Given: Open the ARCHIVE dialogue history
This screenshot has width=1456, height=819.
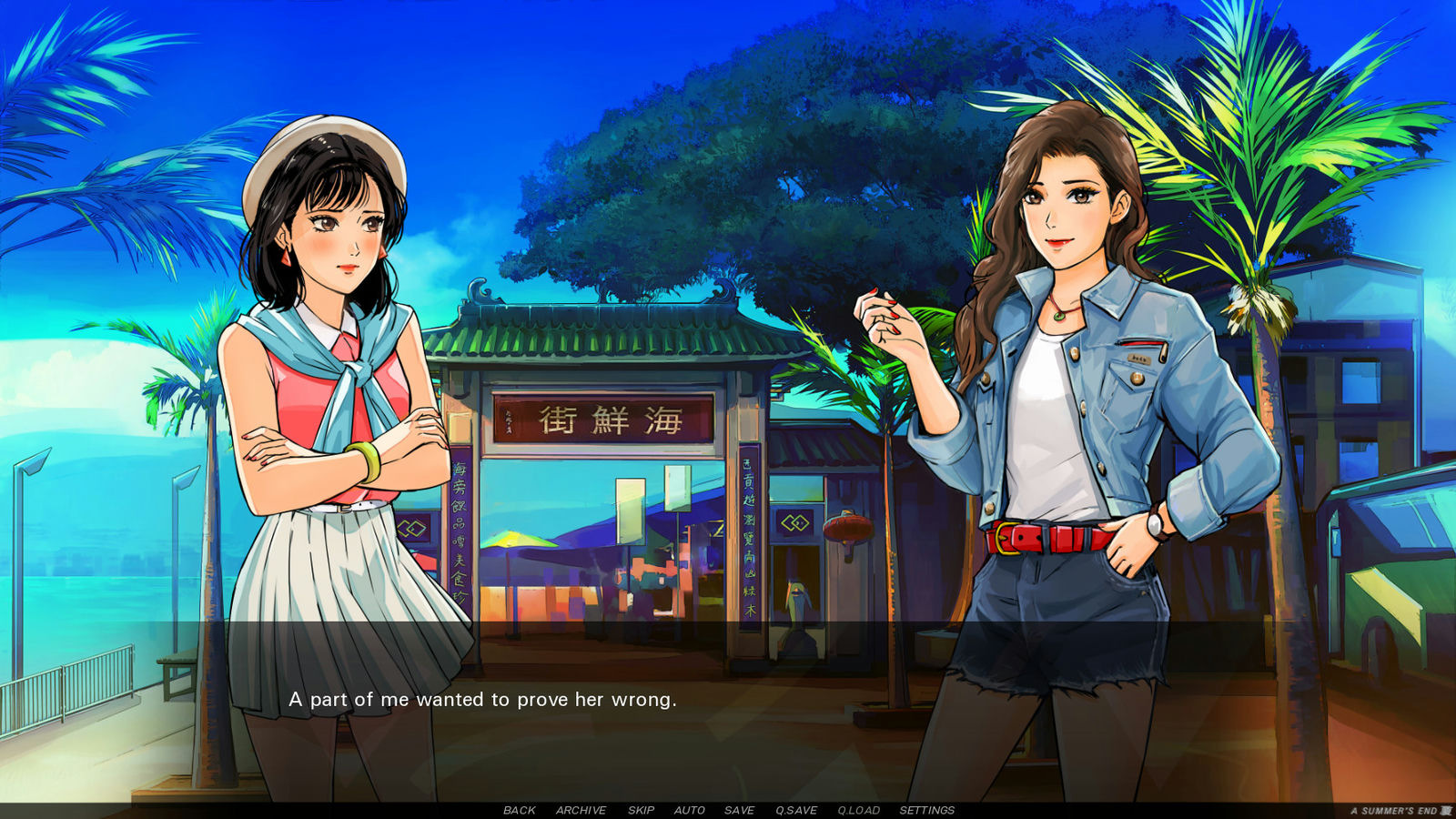Looking at the screenshot, I should tap(581, 810).
